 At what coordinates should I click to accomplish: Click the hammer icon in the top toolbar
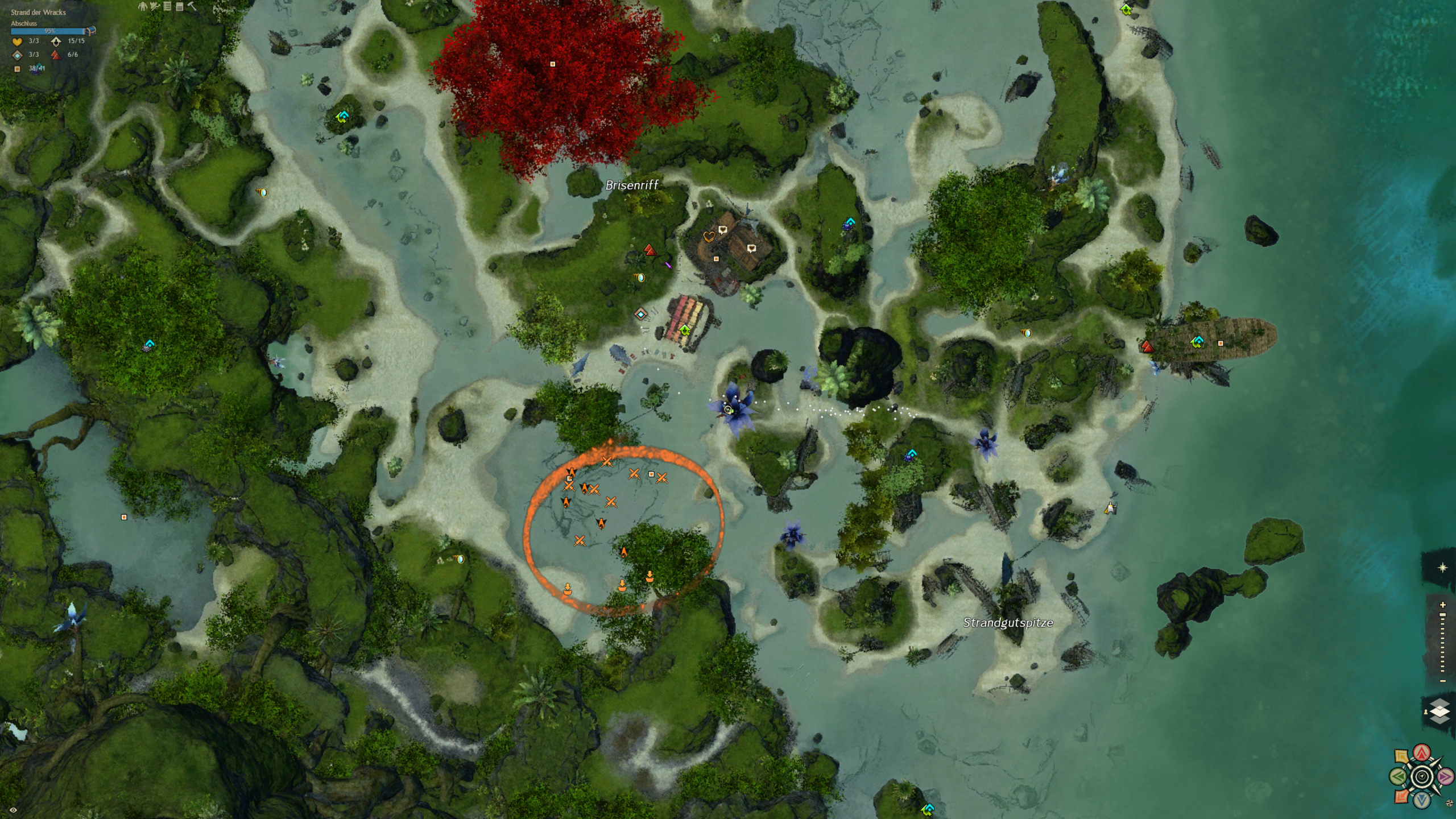point(192,6)
